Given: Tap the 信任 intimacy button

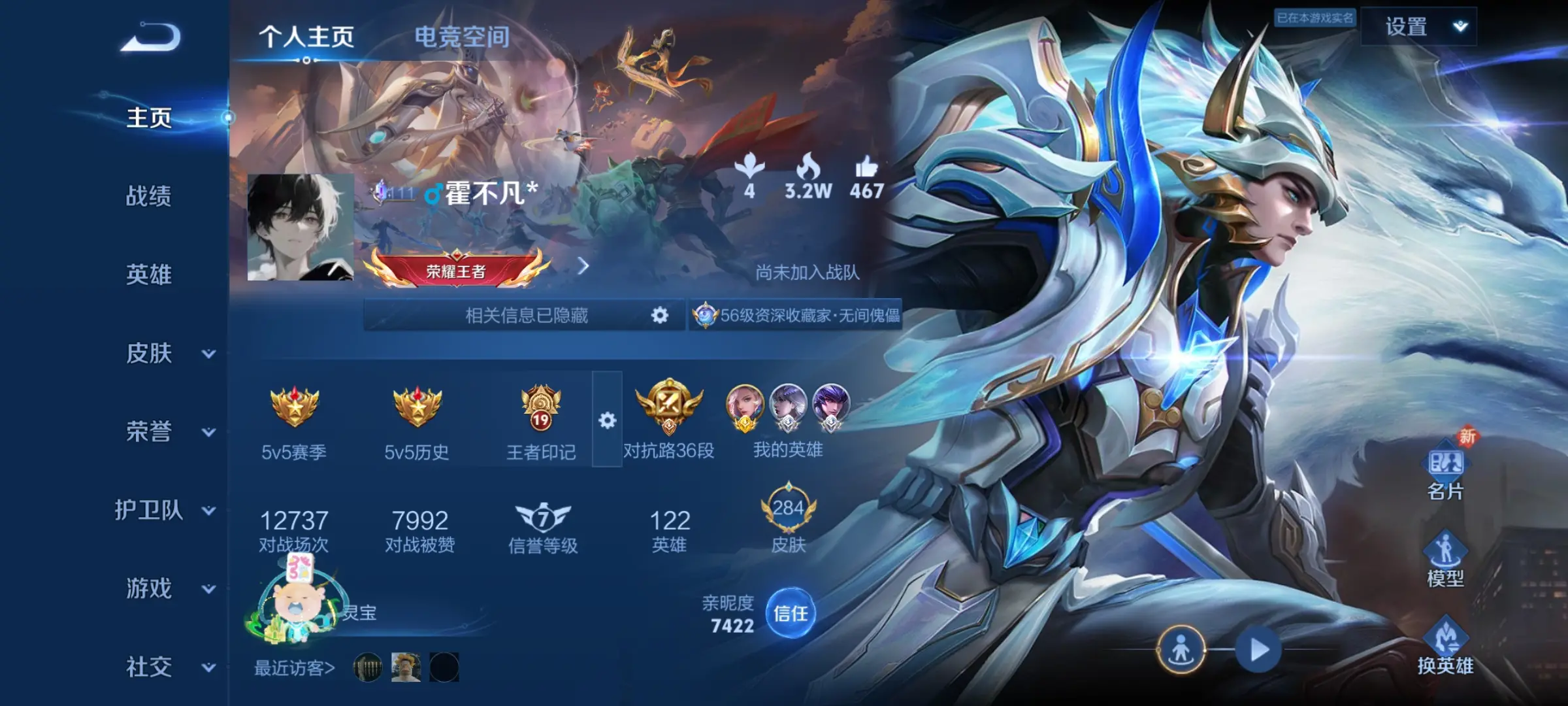Looking at the screenshot, I should [791, 613].
